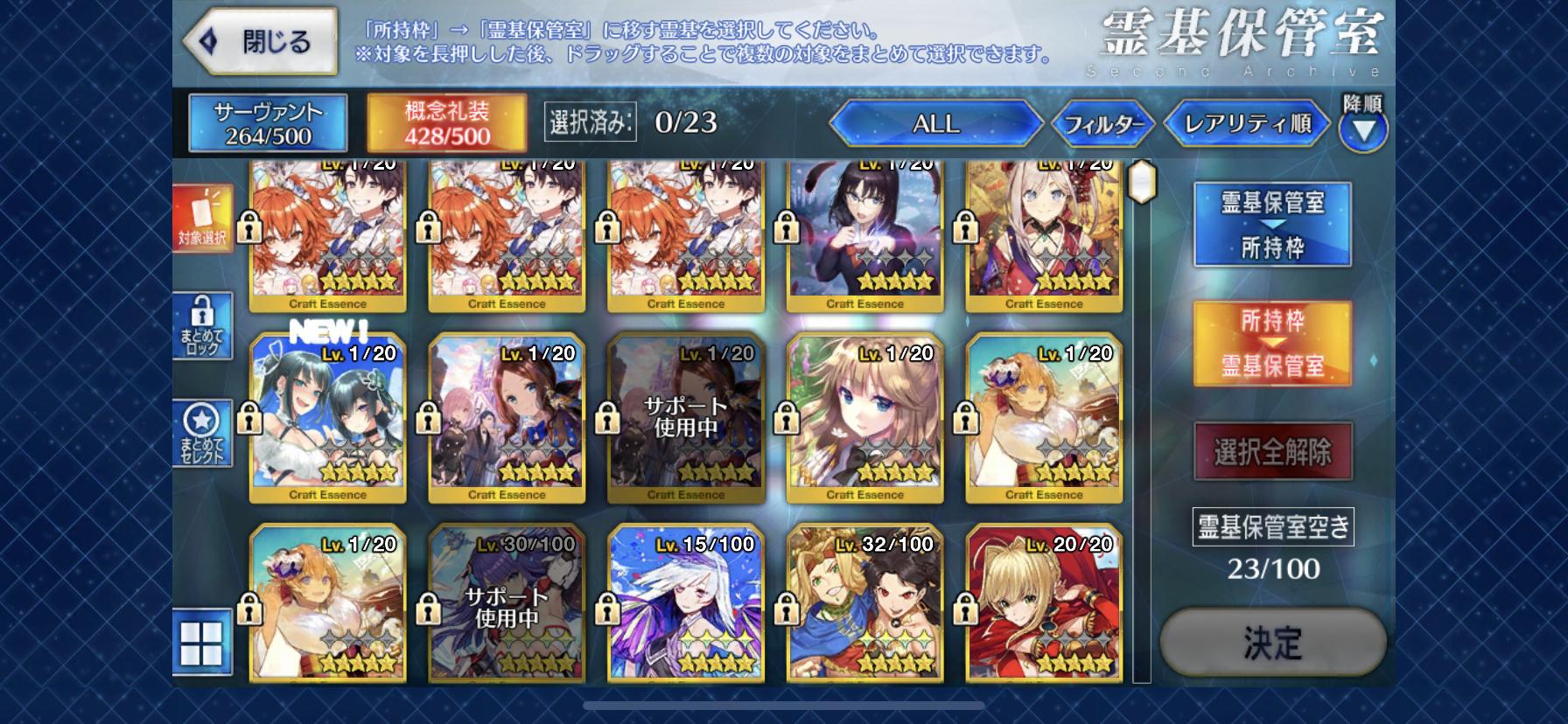Viewport: 1568px width, 724px height.
Task: Tap the まとめてセレクト bulk select button
Action: click(203, 434)
